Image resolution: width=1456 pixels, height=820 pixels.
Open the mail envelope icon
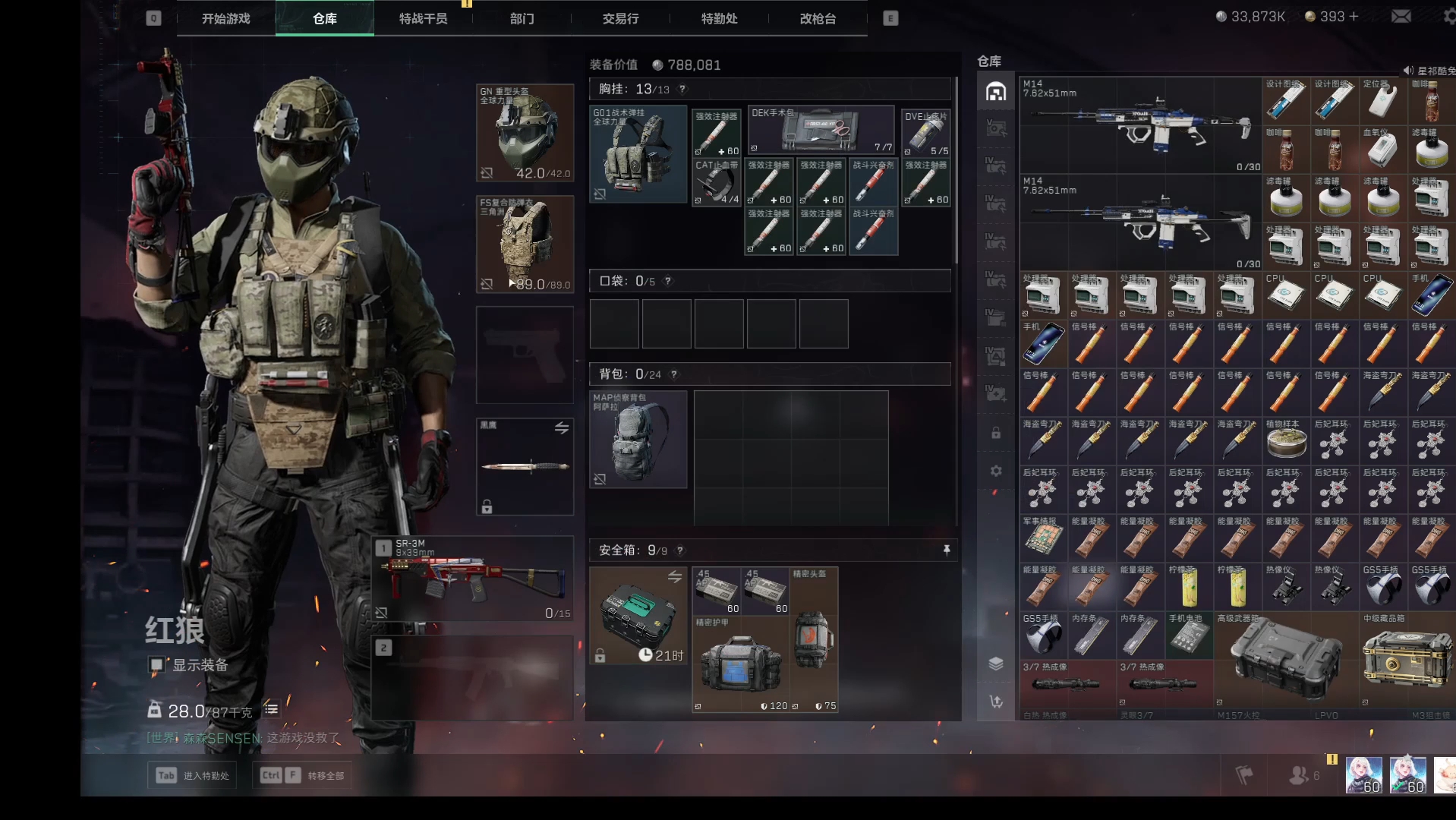pyautogui.click(x=1401, y=17)
